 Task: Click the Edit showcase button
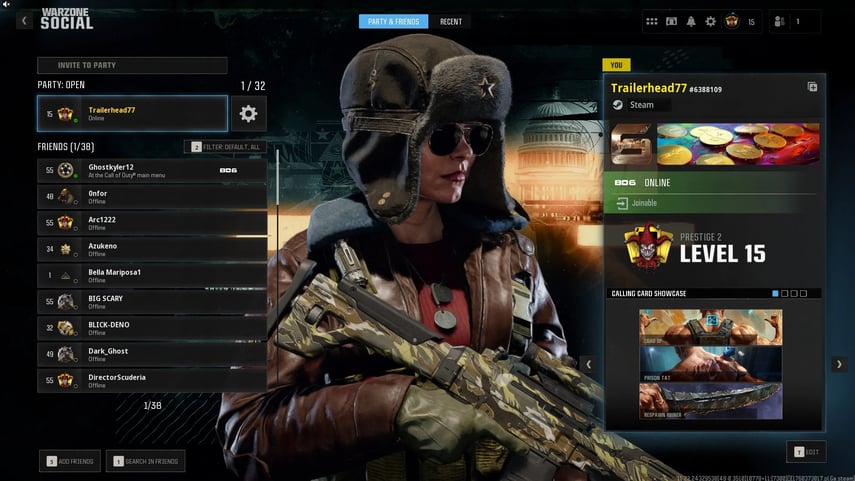click(806, 452)
